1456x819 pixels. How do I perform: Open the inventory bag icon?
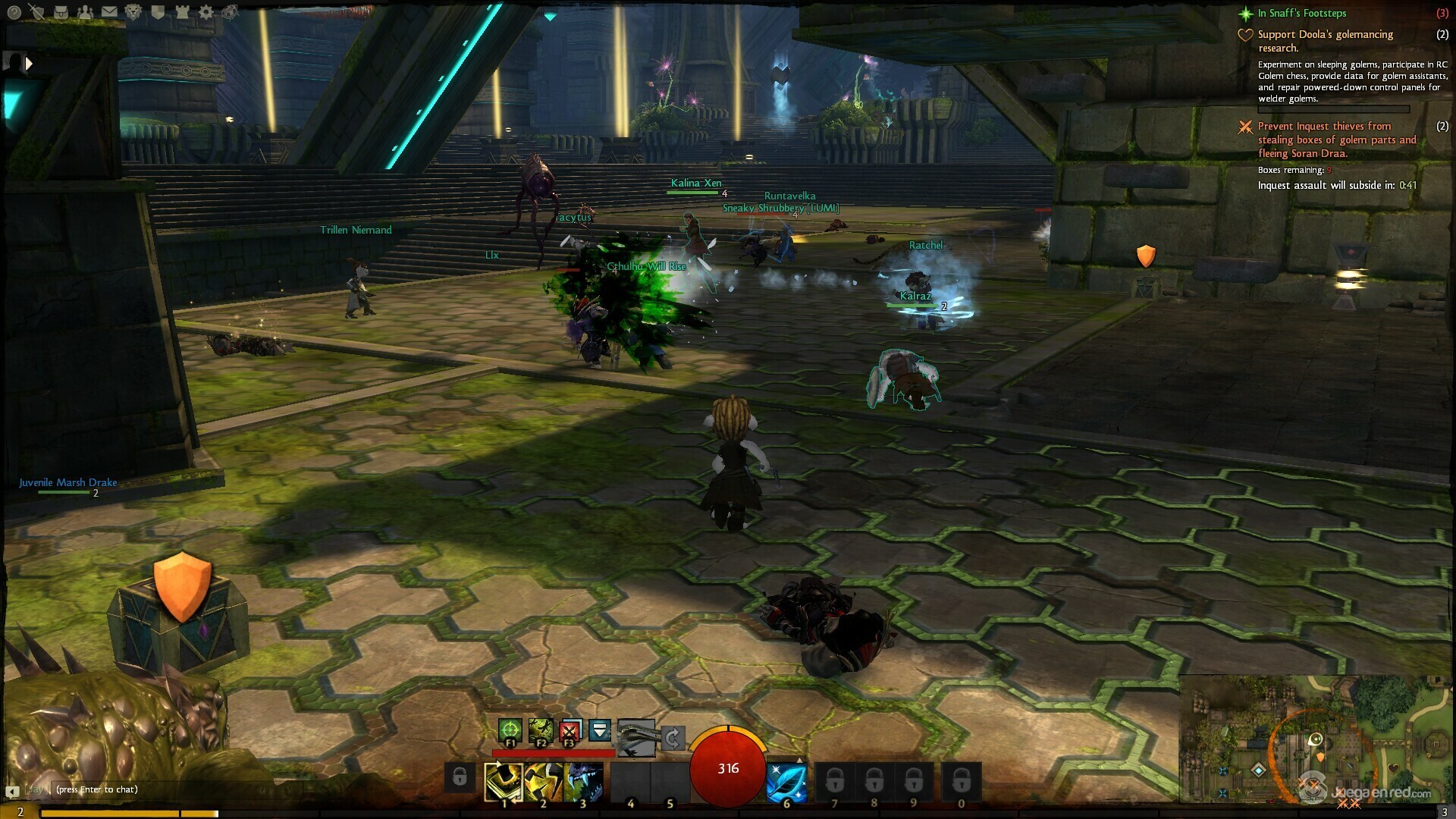pyautogui.click(x=61, y=11)
